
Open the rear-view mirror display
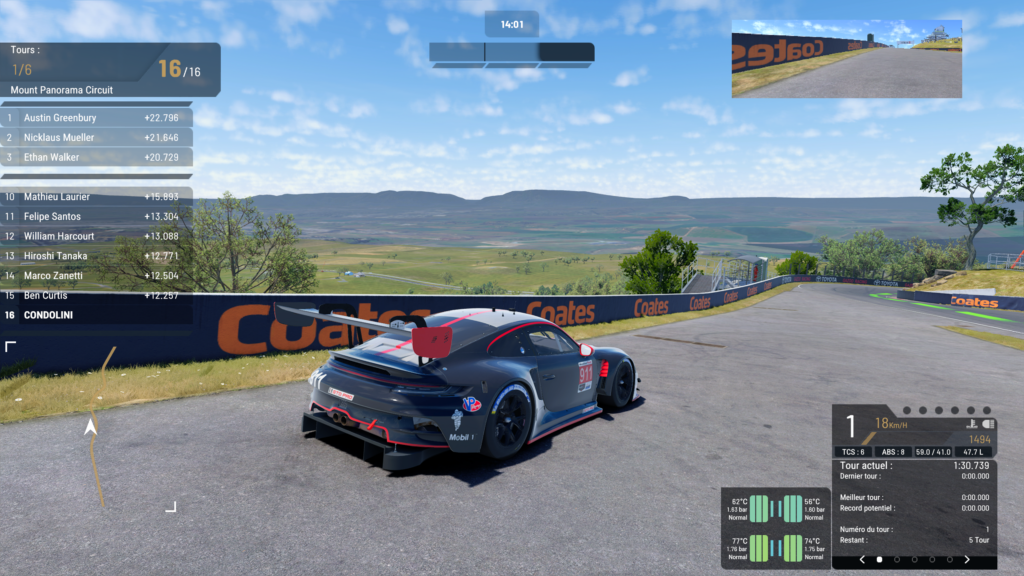[x=846, y=59]
